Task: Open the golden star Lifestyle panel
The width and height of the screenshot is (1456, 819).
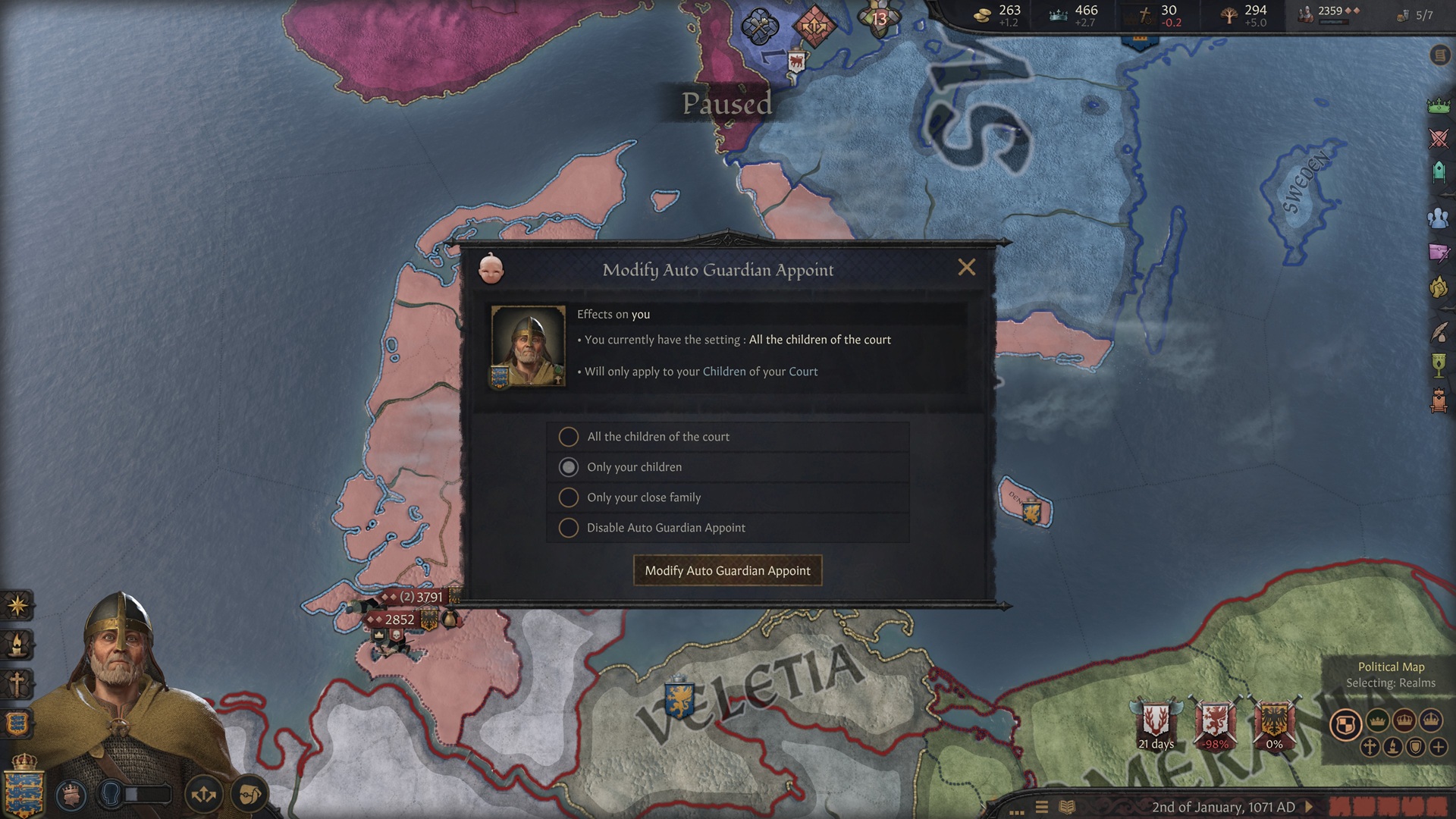Action: [x=17, y=605]
